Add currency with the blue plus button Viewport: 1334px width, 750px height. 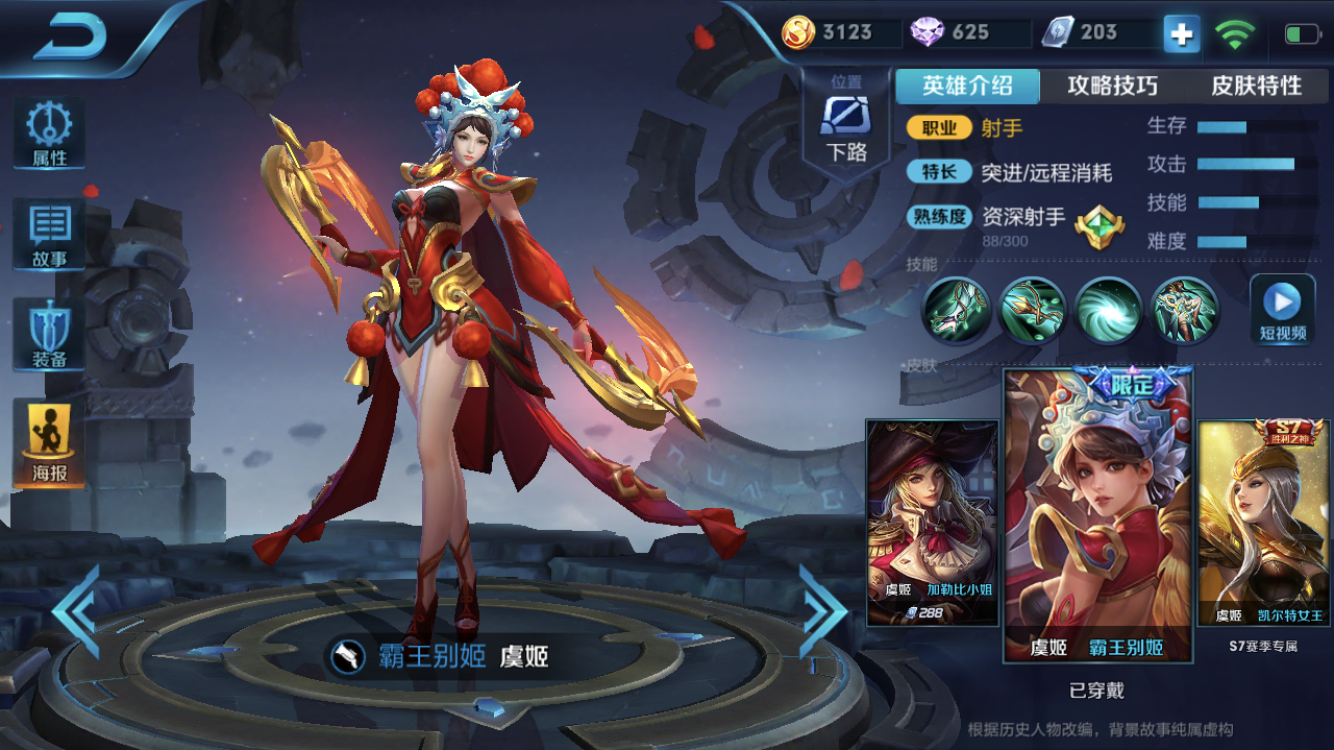[1181, 34]
